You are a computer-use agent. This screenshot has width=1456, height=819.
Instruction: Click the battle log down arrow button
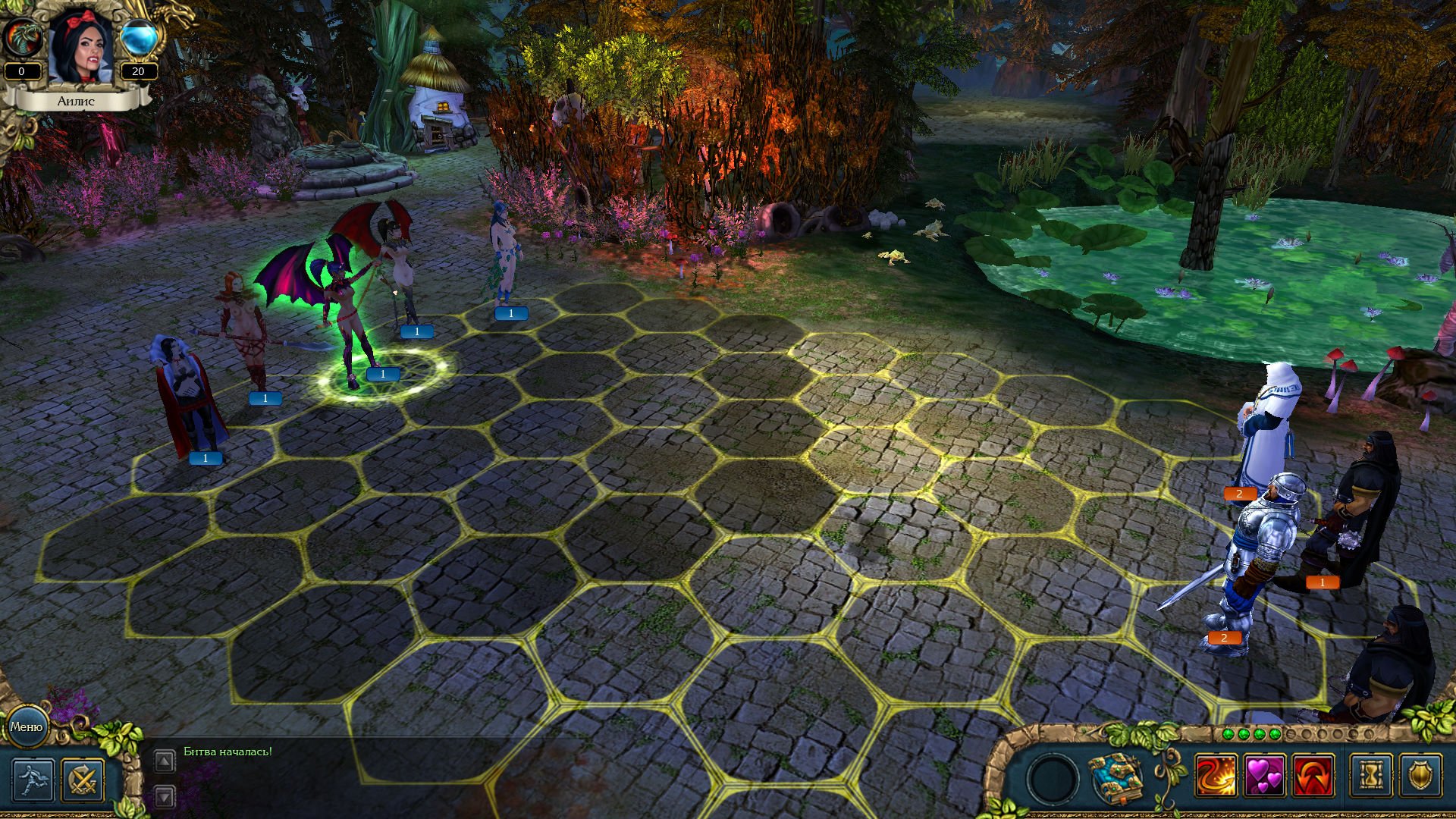click(165, 796)
